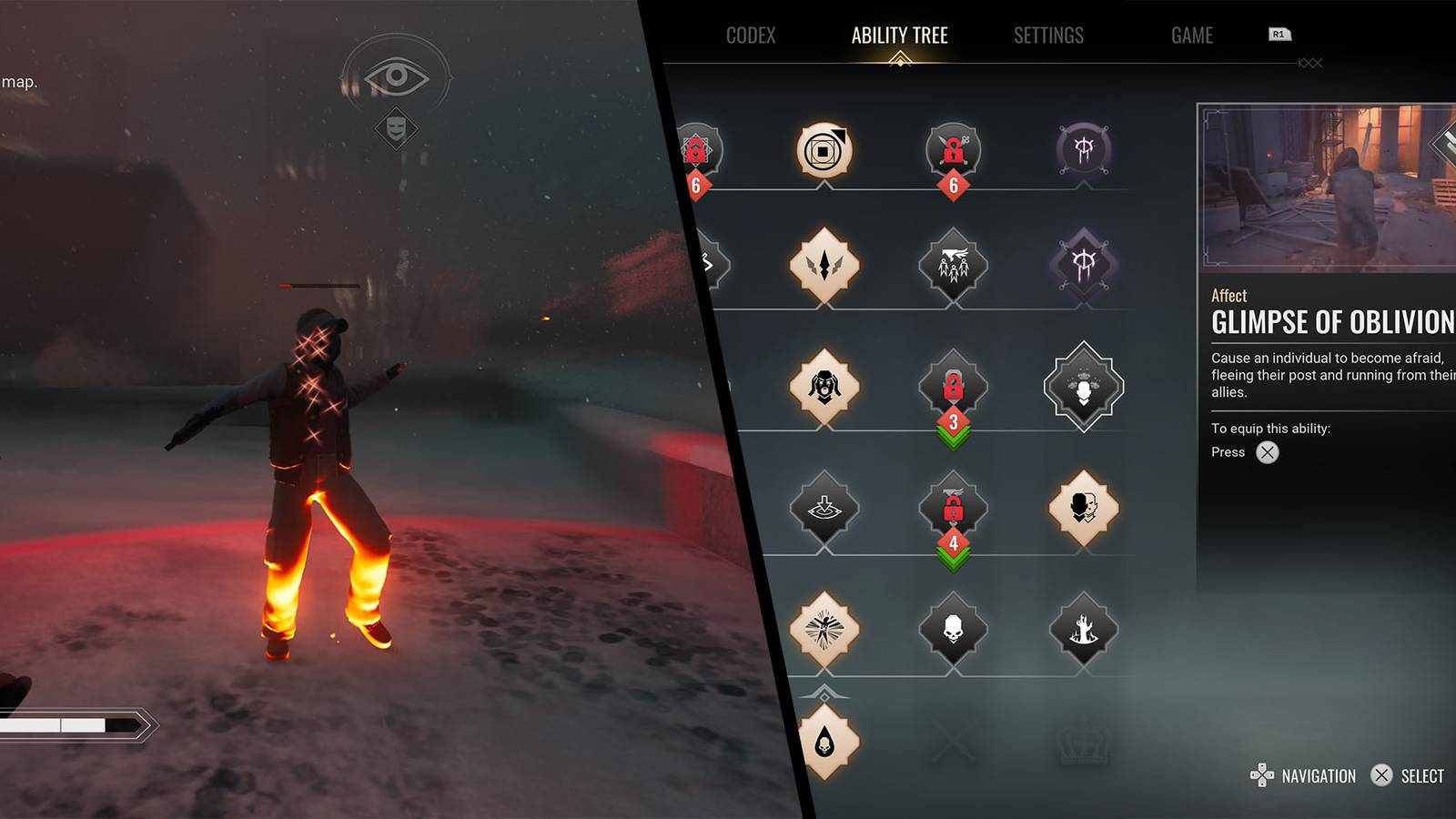
Task: Go to the Game tab
Action: tap(1191, 36)
